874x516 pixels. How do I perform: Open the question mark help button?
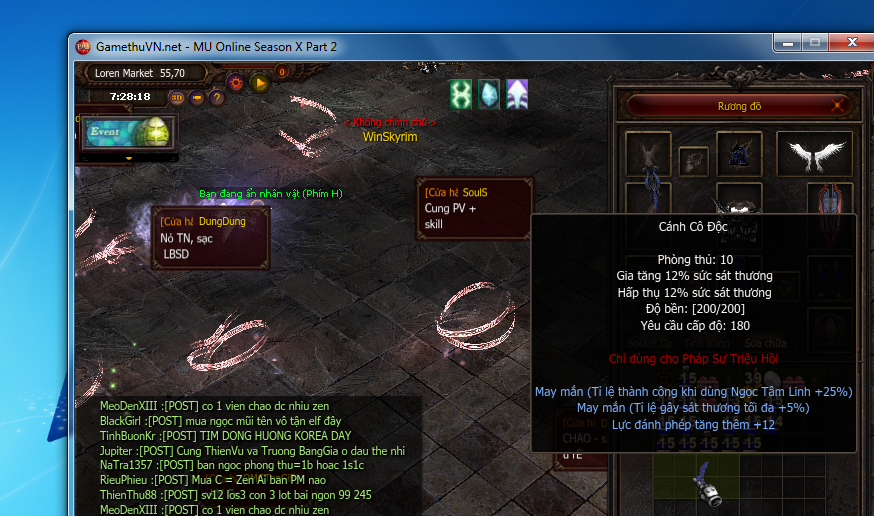click(x=216, y=97)
